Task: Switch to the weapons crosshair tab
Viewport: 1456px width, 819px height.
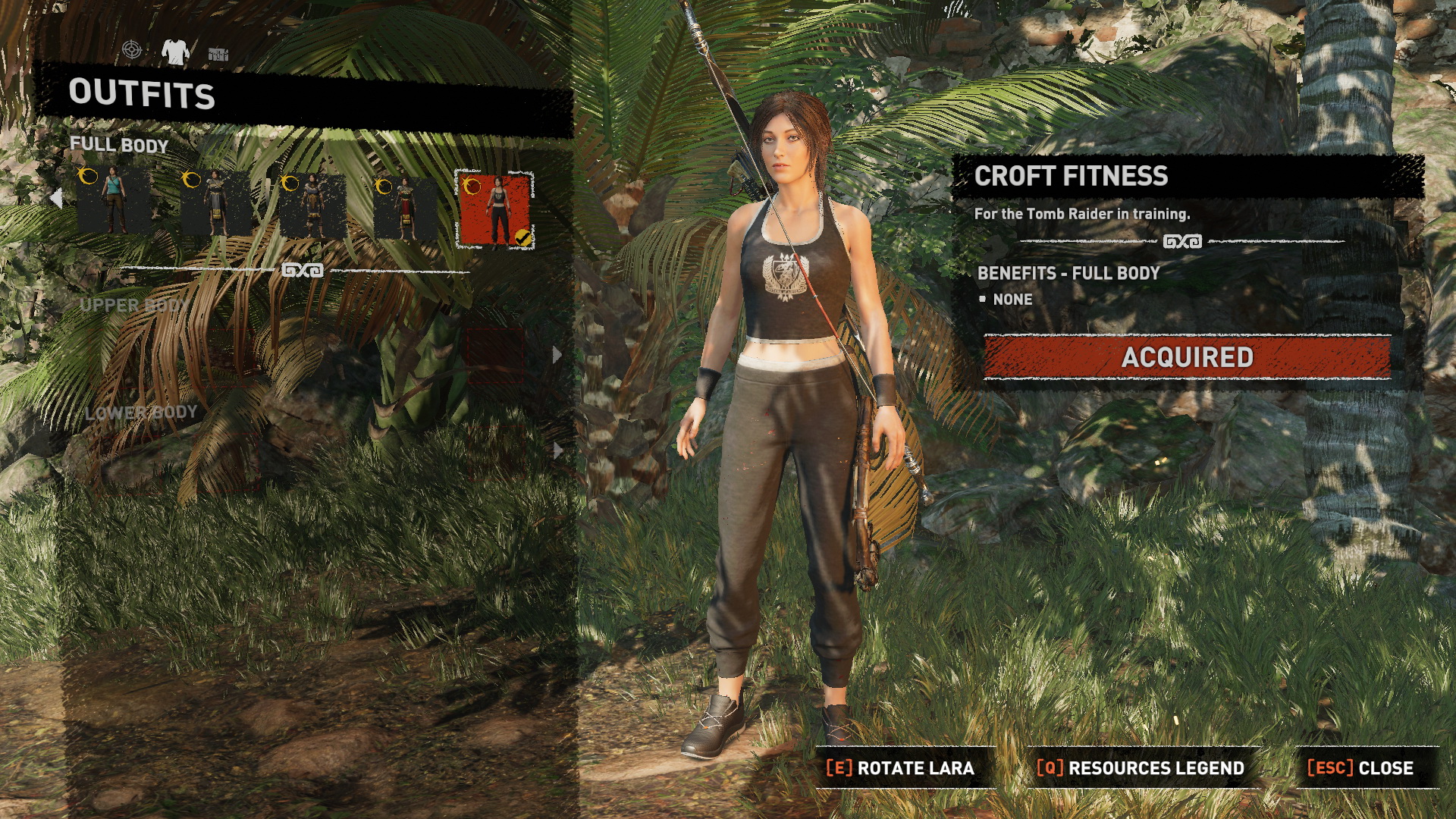Action: pyautogui.click(x=132, y=51)
